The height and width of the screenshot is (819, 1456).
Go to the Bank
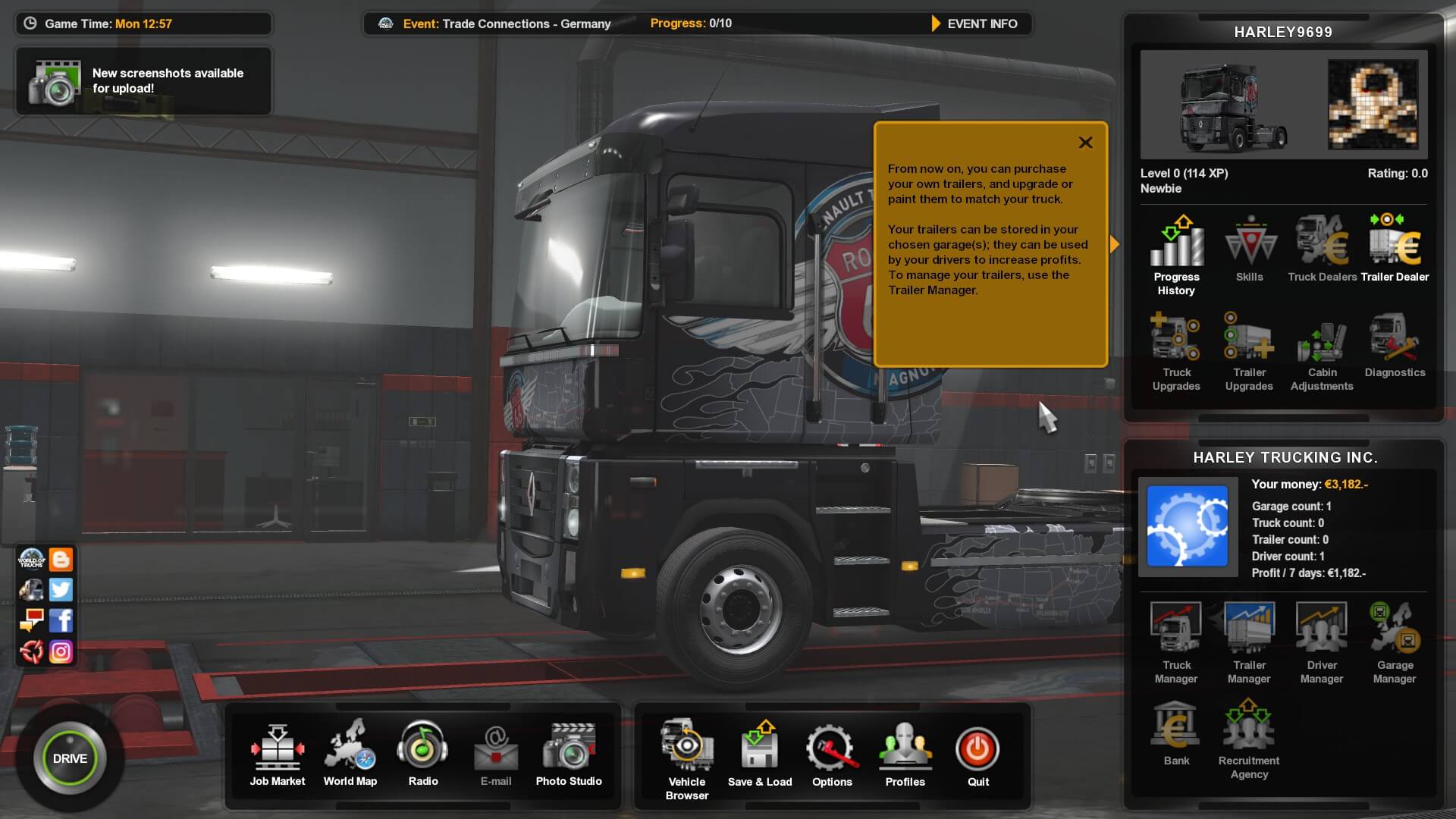tap(1176, 733)
